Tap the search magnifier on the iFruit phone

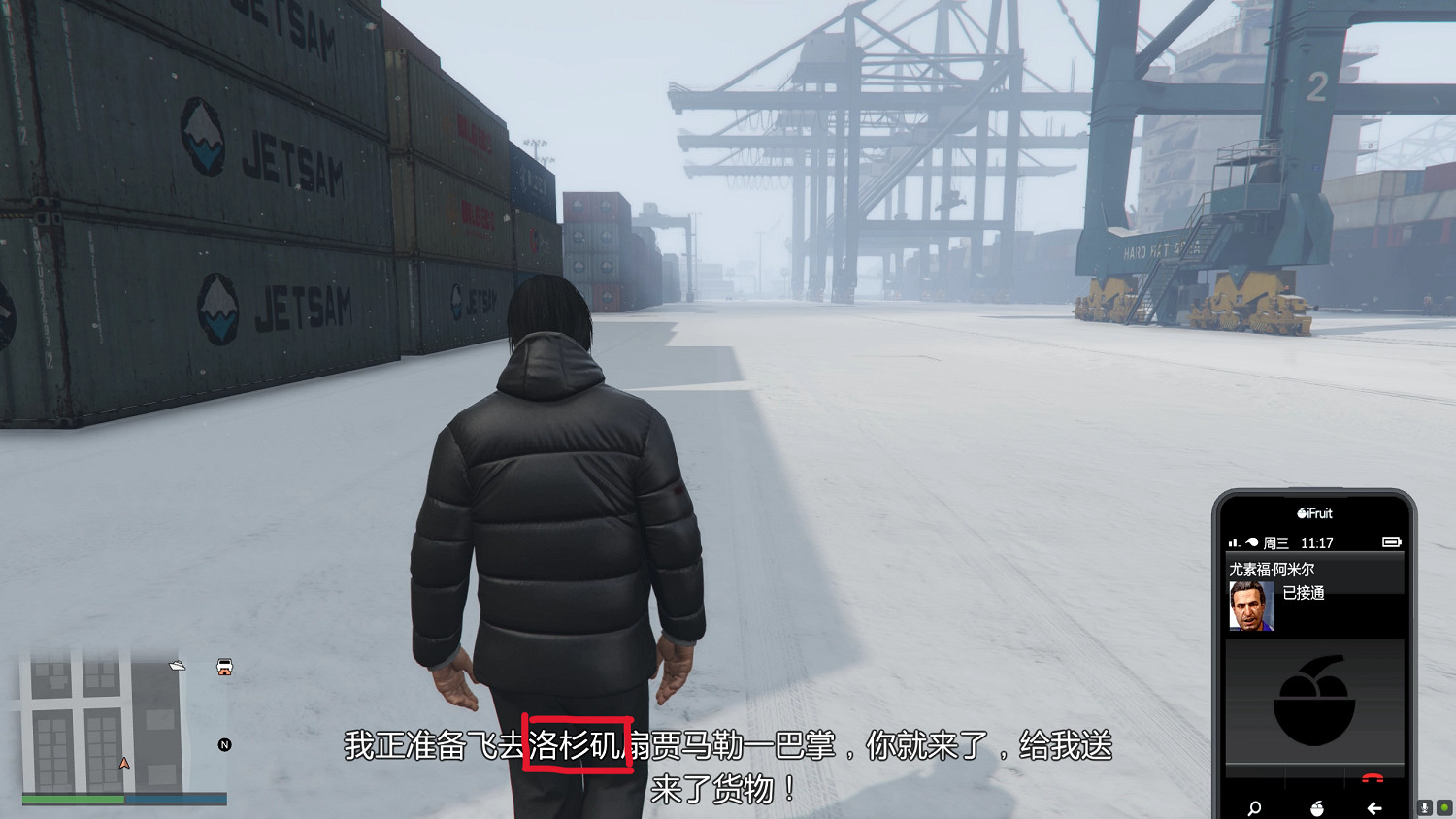(1253, 808)
